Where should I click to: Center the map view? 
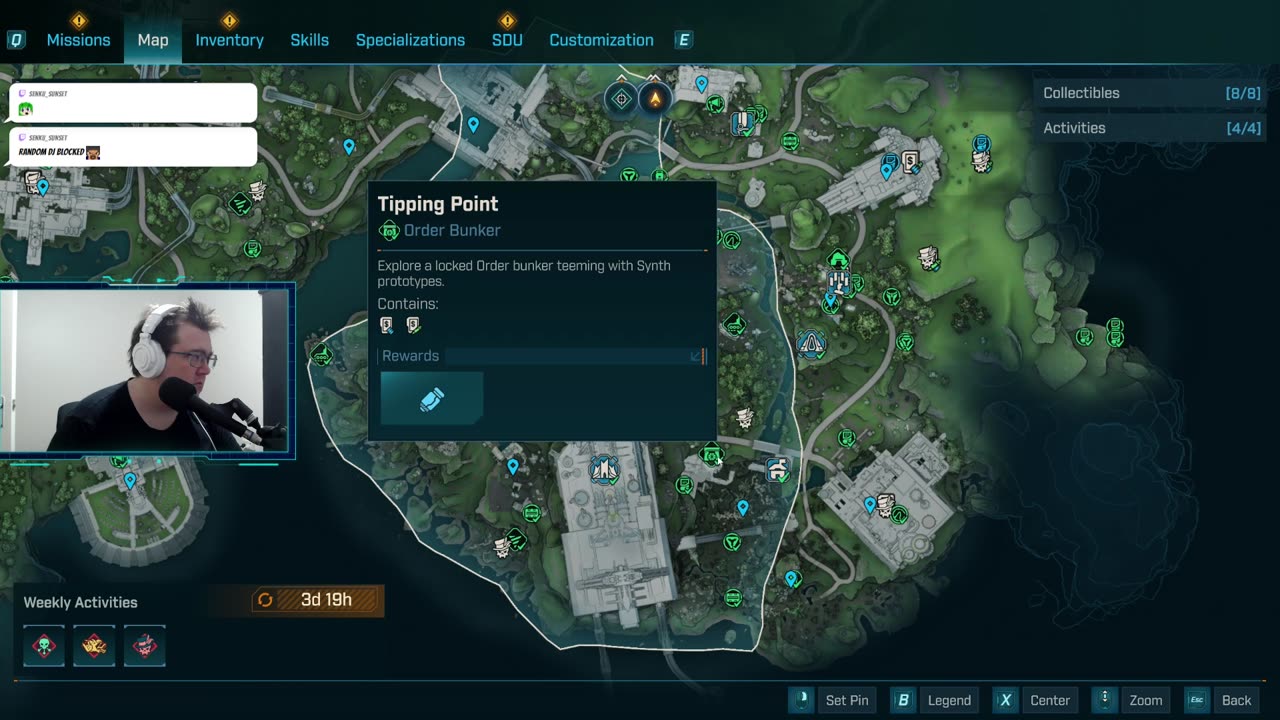(x=1035, y=700)
